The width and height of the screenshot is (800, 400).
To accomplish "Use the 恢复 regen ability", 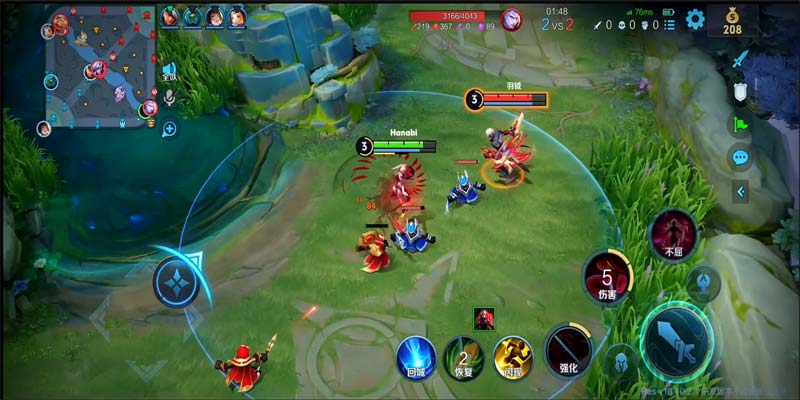I will pyautogui.click(x=463, y=357).
